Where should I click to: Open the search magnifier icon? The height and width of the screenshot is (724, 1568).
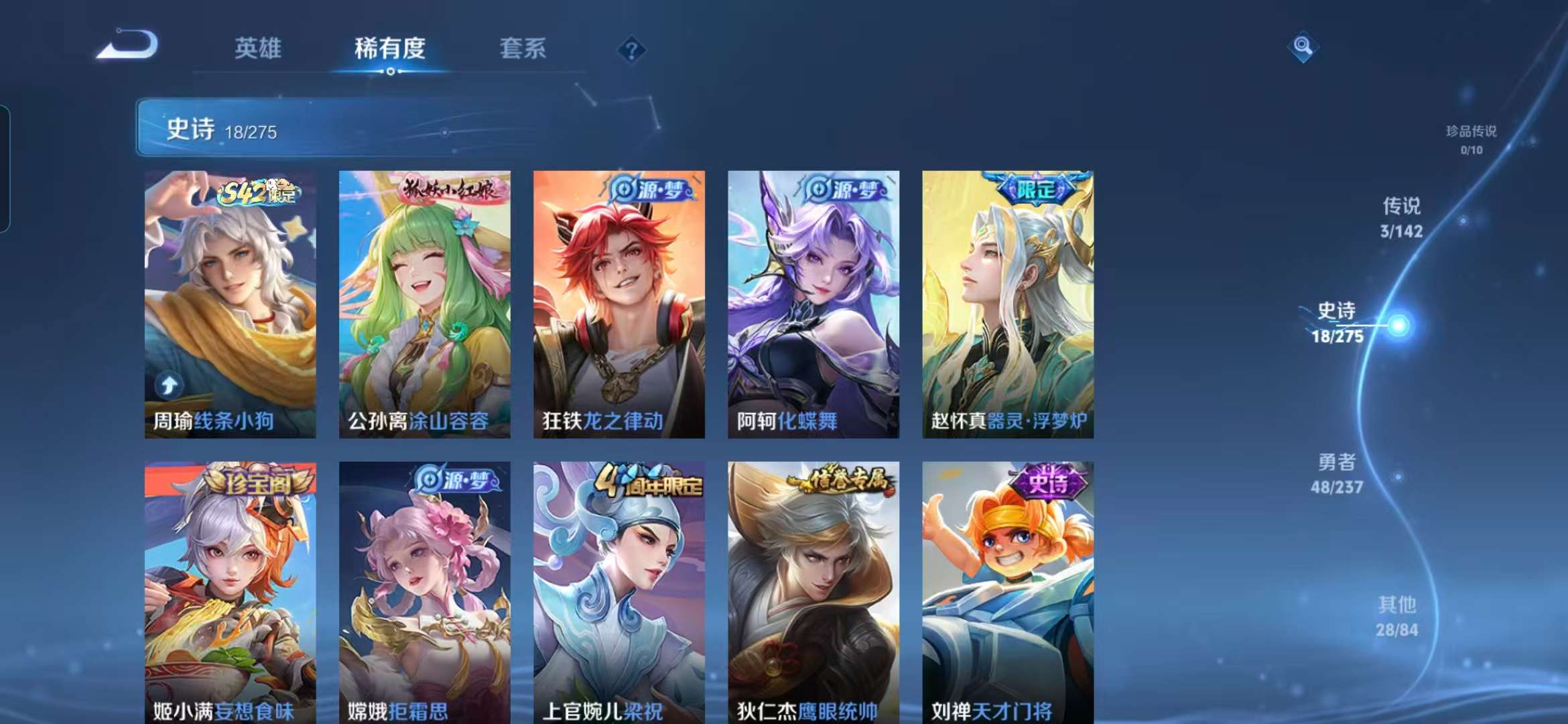[1303, 46]
